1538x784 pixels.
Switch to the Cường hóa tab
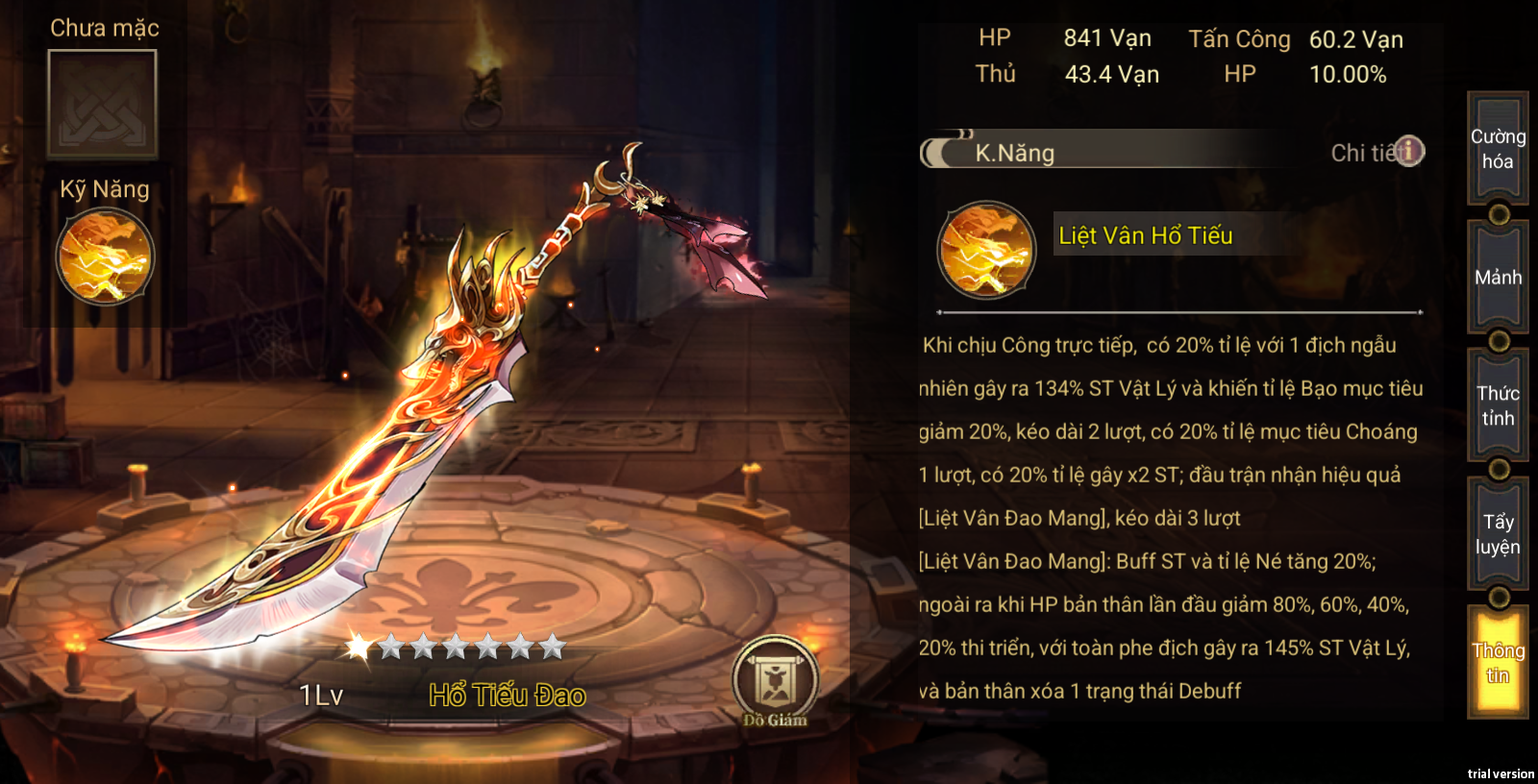(1498, 149)
